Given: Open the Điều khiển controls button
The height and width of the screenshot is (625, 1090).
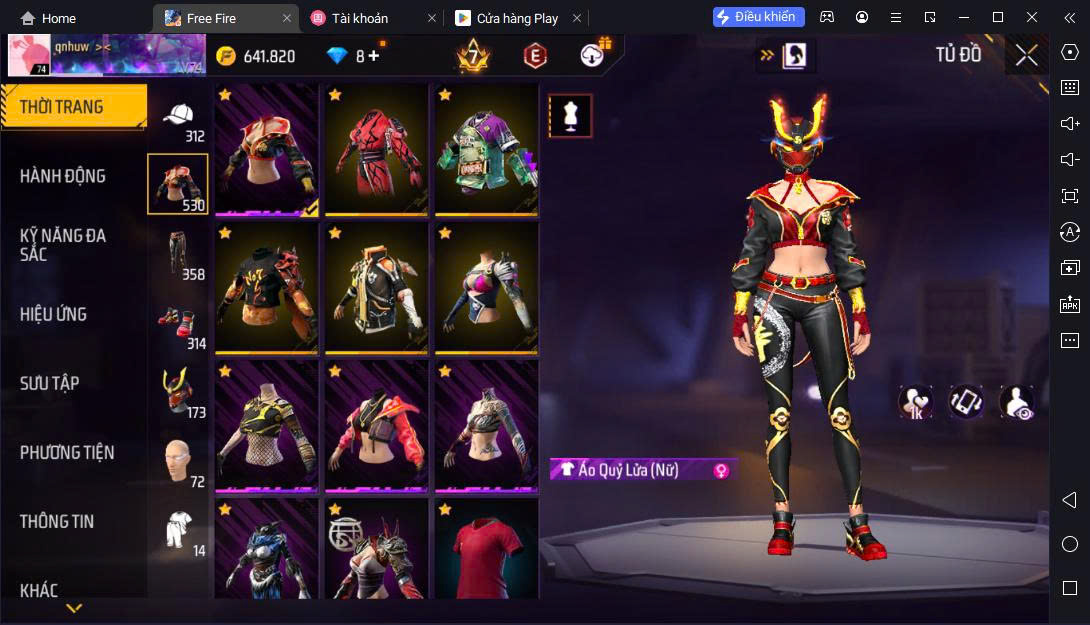Looking at the screenshot, I should 759,17.
